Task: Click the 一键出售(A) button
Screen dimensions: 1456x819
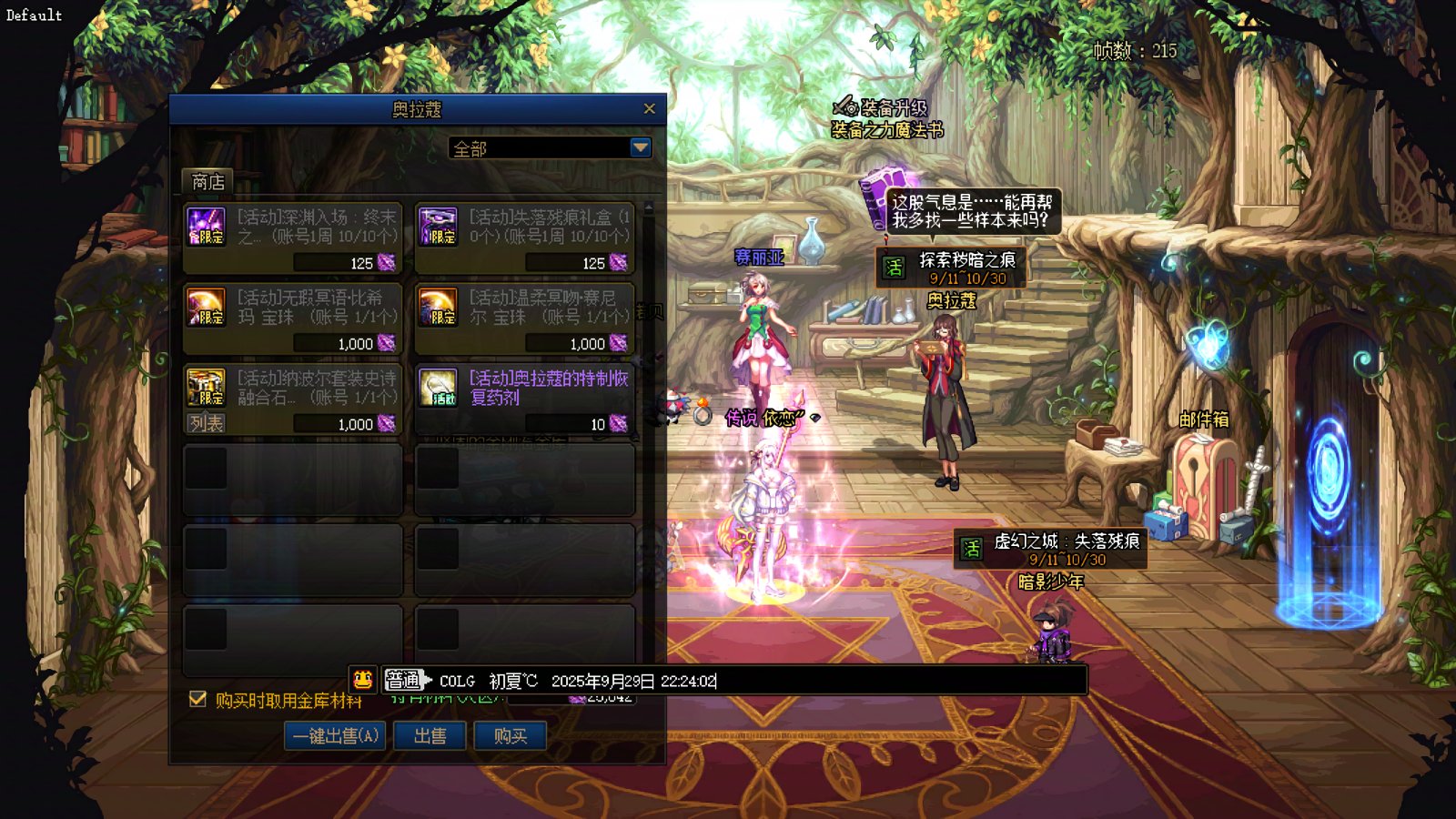Action: [x=335, y=735]
